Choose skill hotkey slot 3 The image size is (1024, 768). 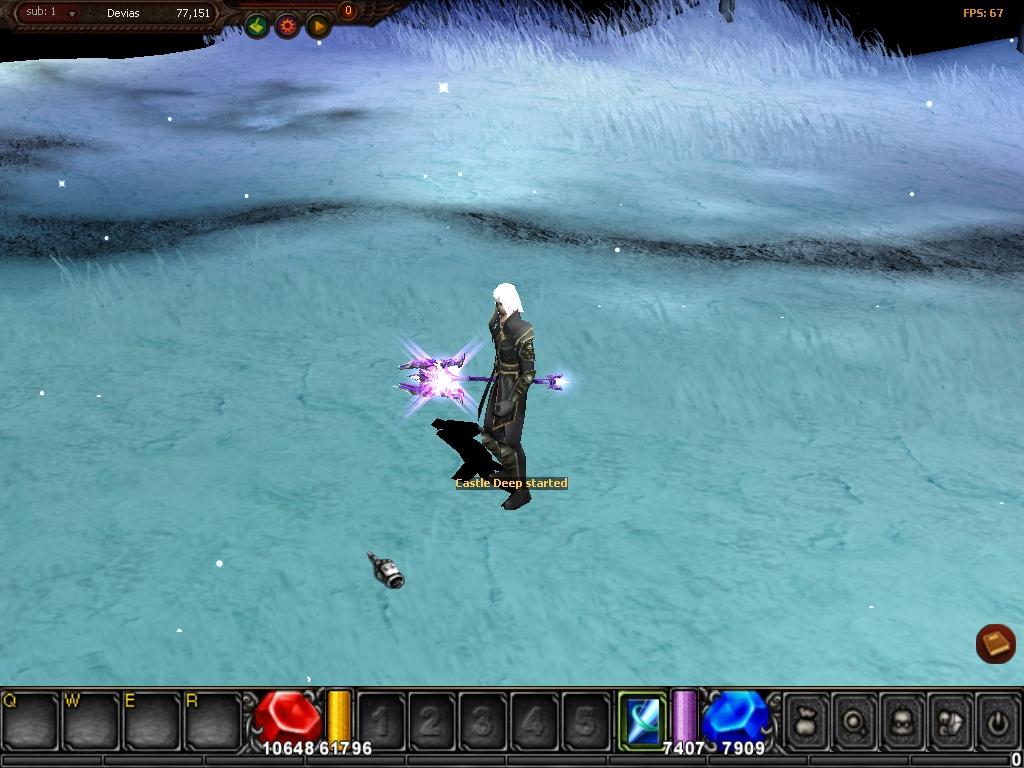pos(483,720)
